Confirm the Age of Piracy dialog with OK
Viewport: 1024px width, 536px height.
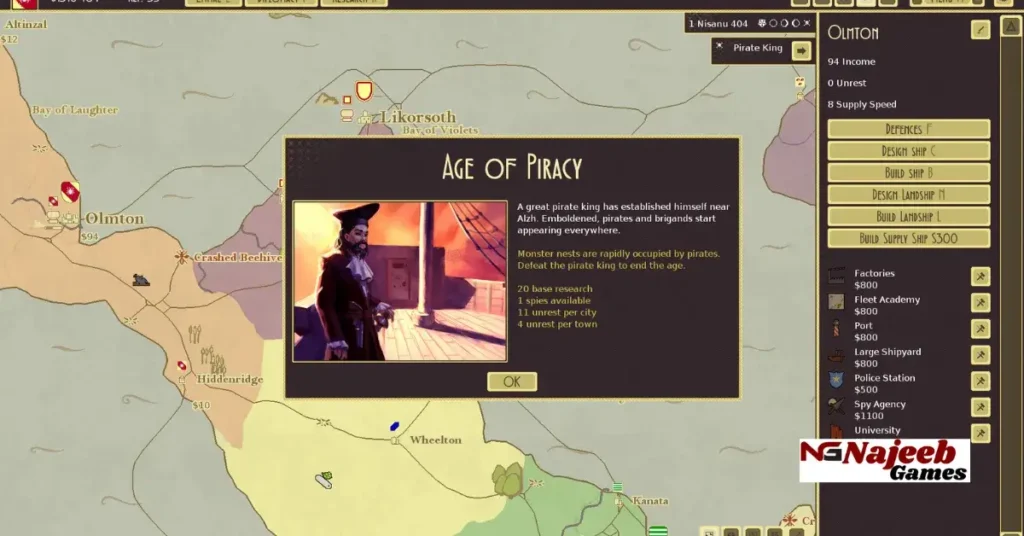coord(512,381)
